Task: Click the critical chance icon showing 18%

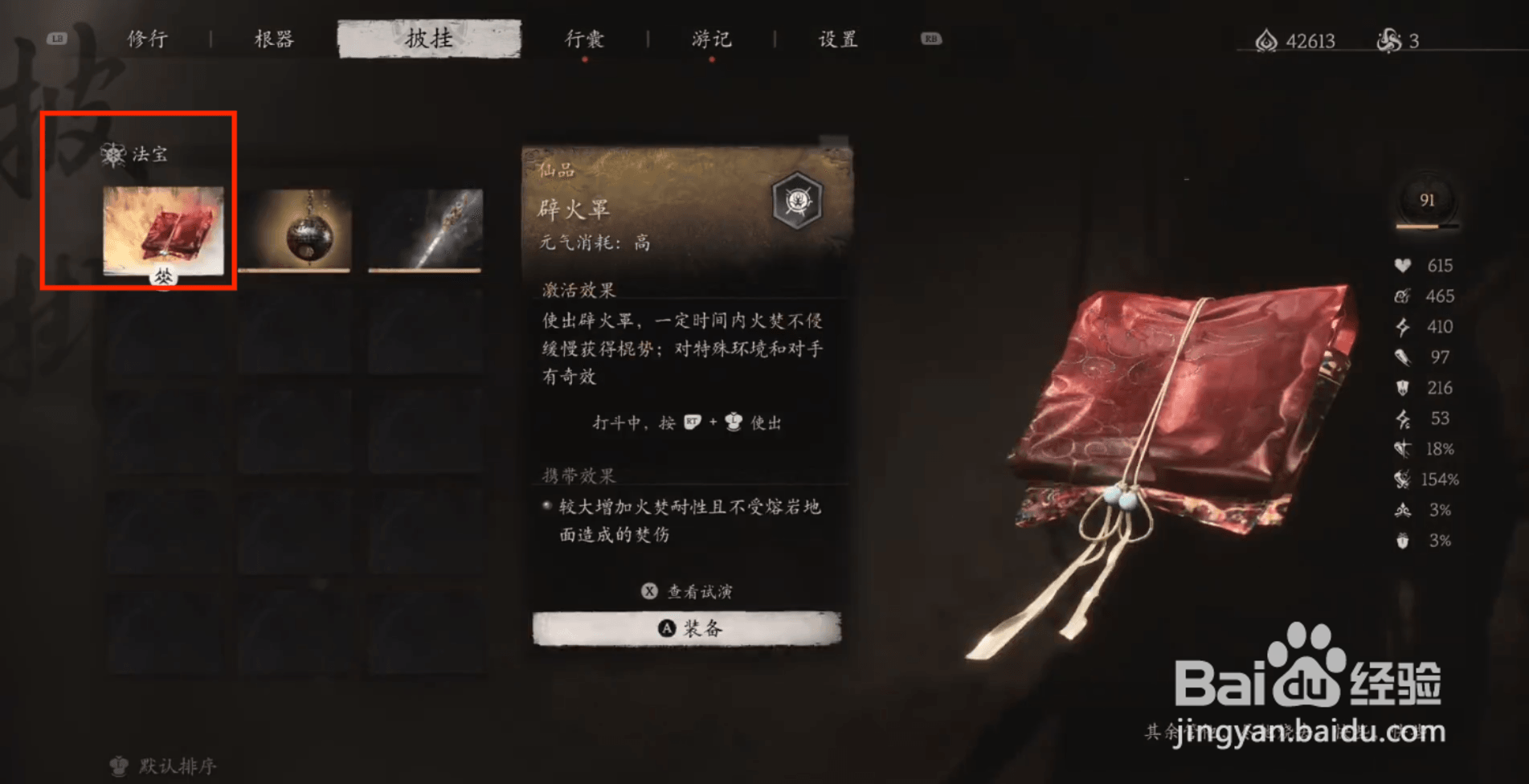Action: [1400, 449]
